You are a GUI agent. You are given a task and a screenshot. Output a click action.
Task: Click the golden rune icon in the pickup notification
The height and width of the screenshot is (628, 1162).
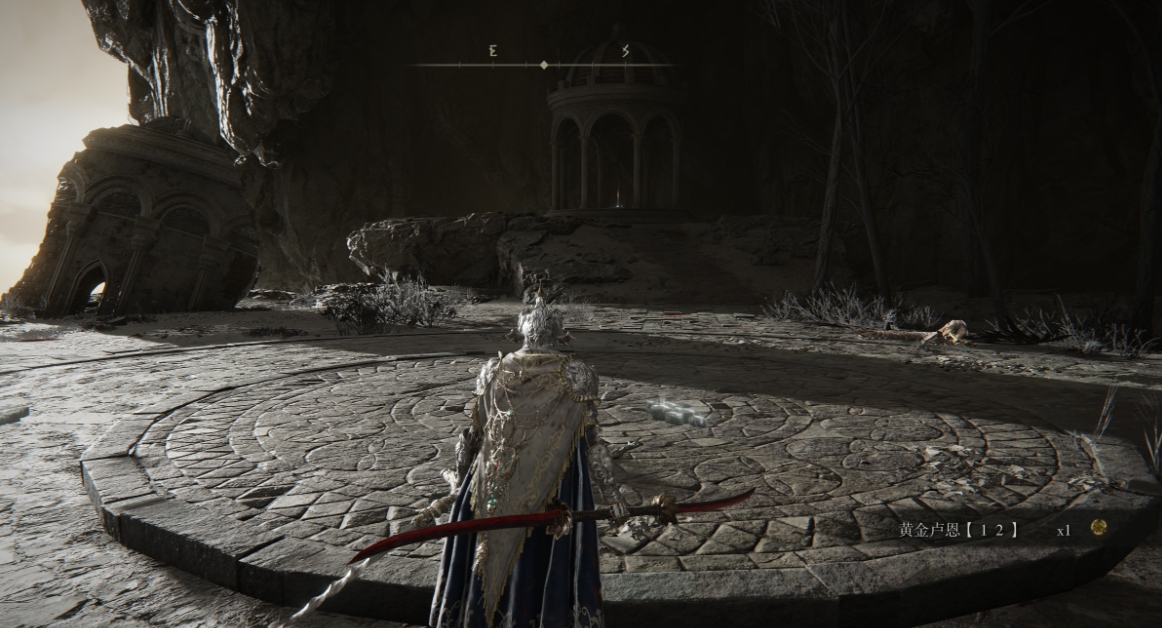[x=1098, y=527]
